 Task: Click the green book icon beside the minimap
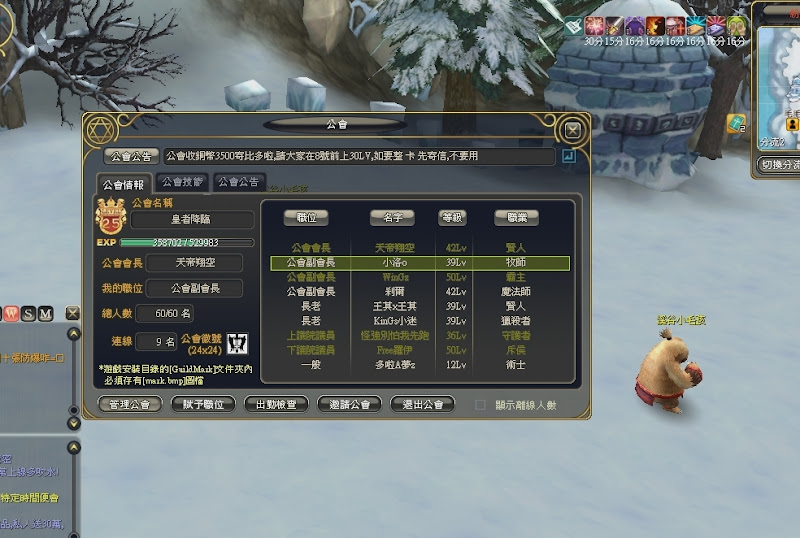[x=735, y=124]
